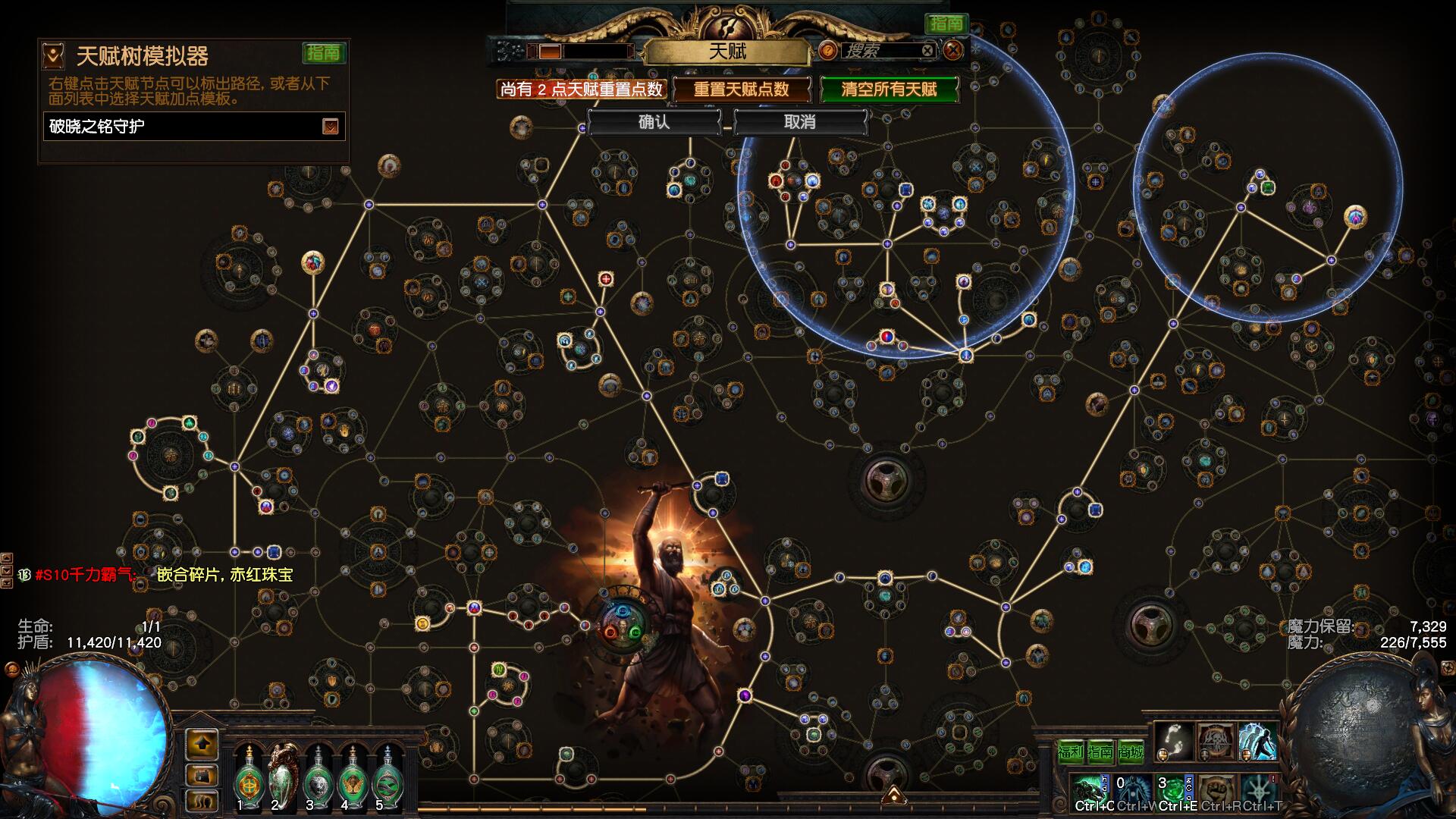Screen dimensions: 1456x819
Task: Open the green 指南 button in the simulator panel
Action: click(324, 53)
